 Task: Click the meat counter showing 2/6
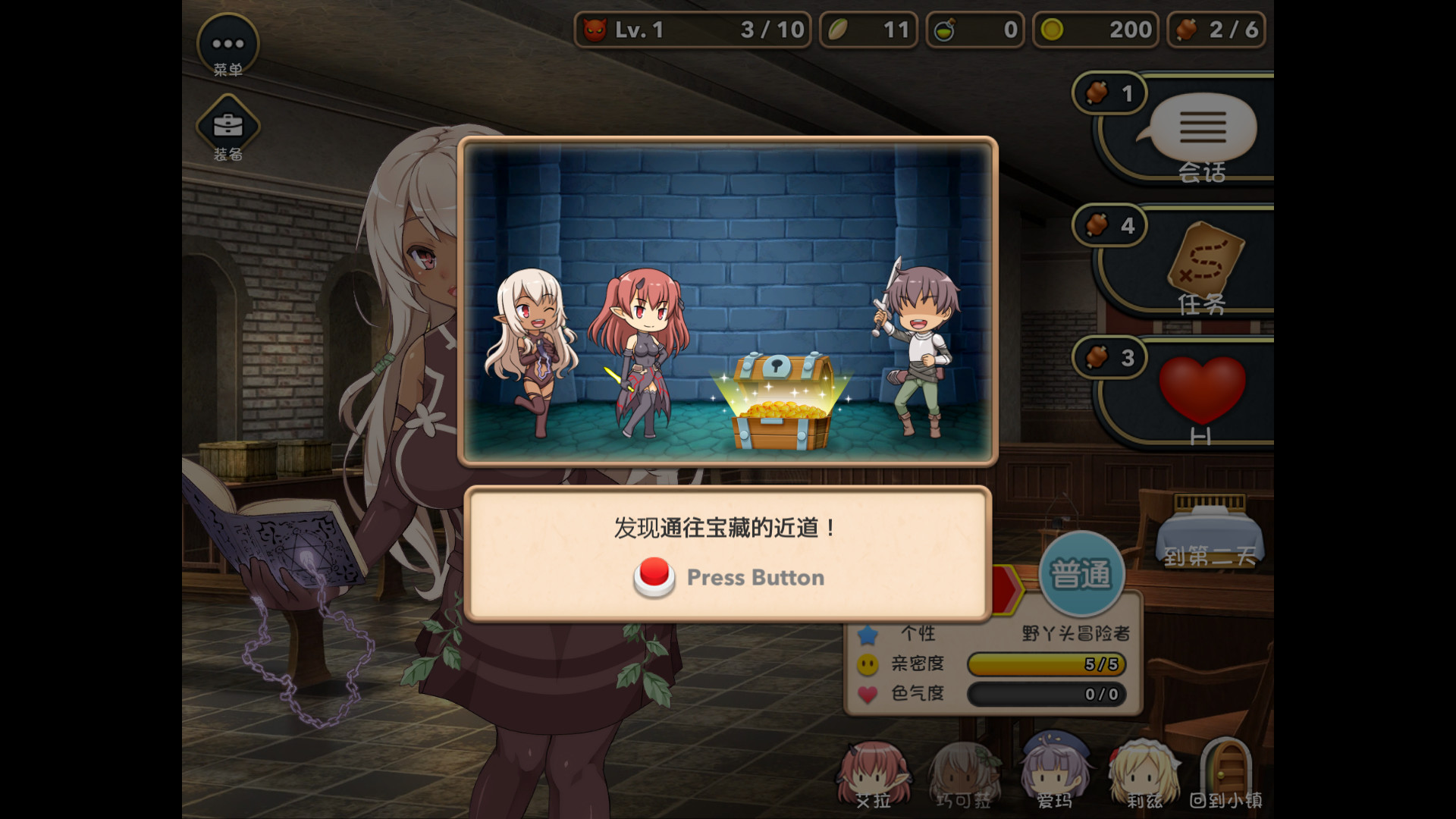pyautogui.click(x=1216, y=30)
